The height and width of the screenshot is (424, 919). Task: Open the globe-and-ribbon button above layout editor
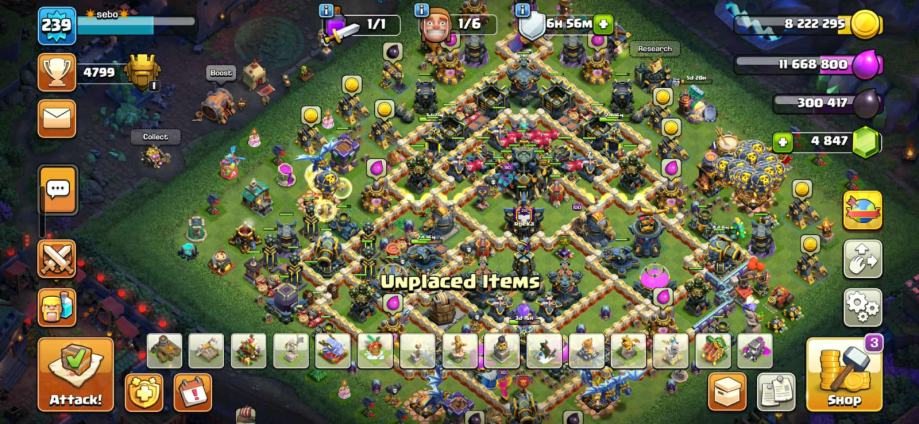coord(862,210)
